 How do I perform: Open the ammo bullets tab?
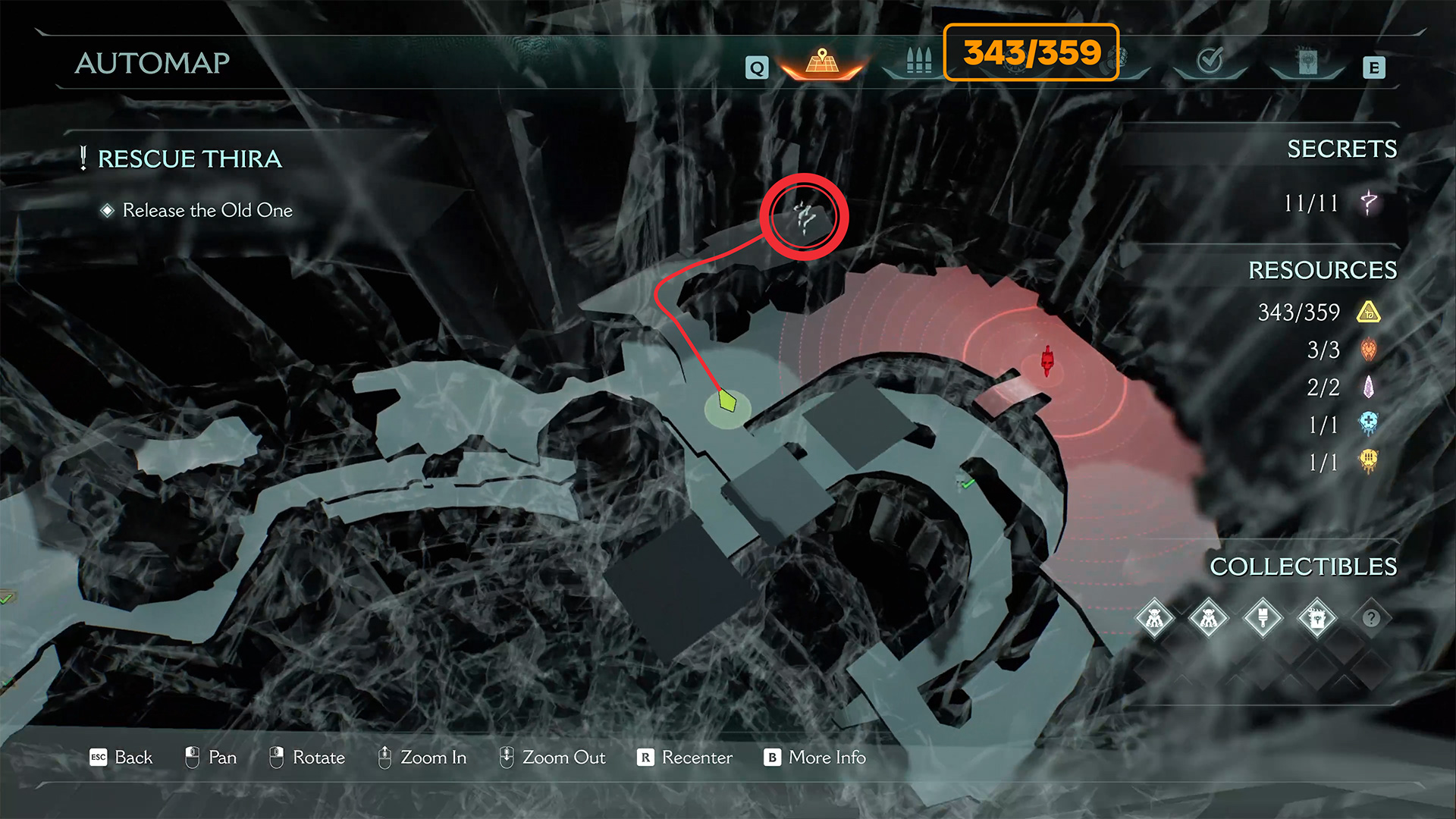tap(918, 62)
